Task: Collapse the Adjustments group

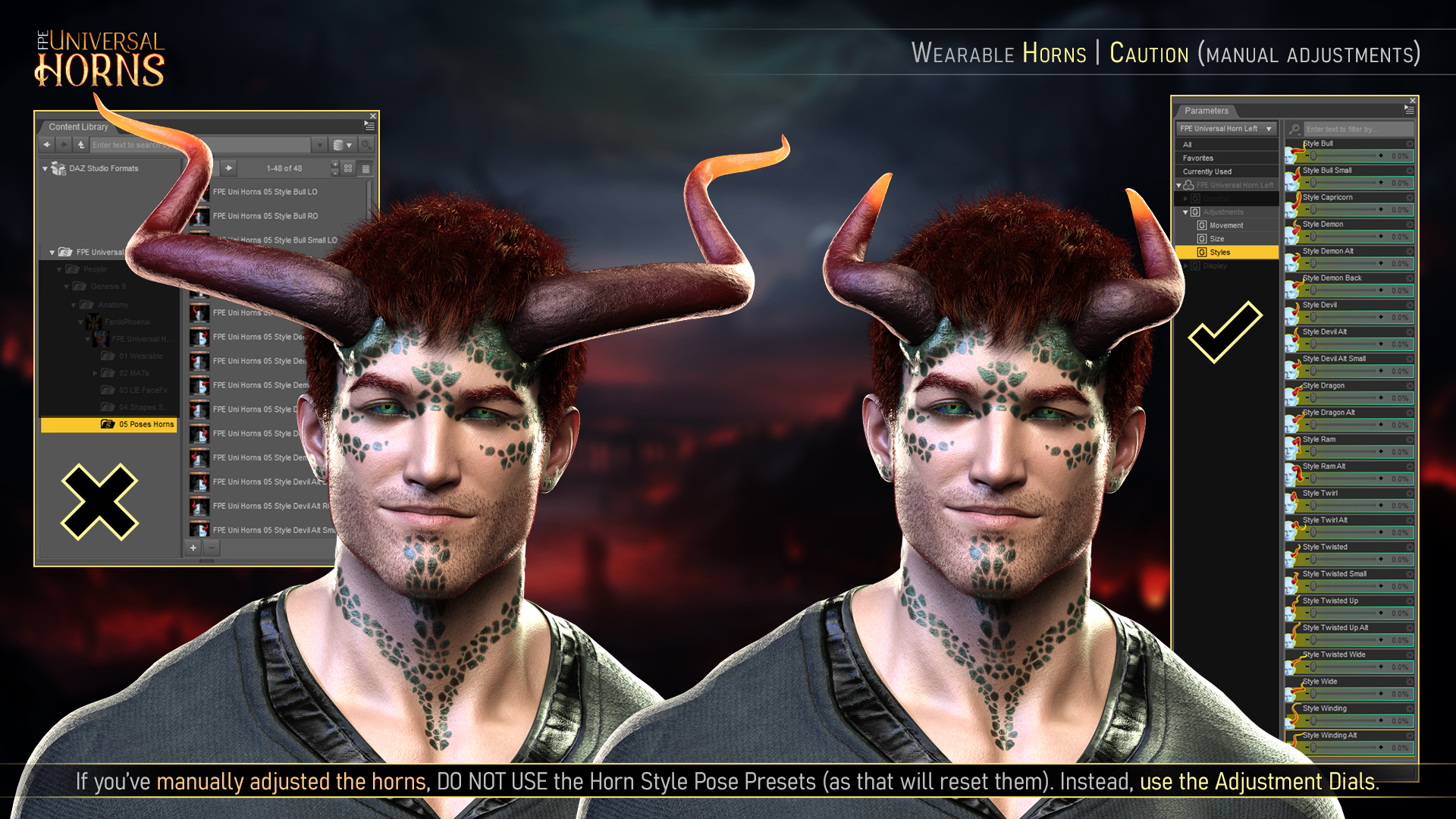Action: pyautogui.click(x=1185, y=212)
